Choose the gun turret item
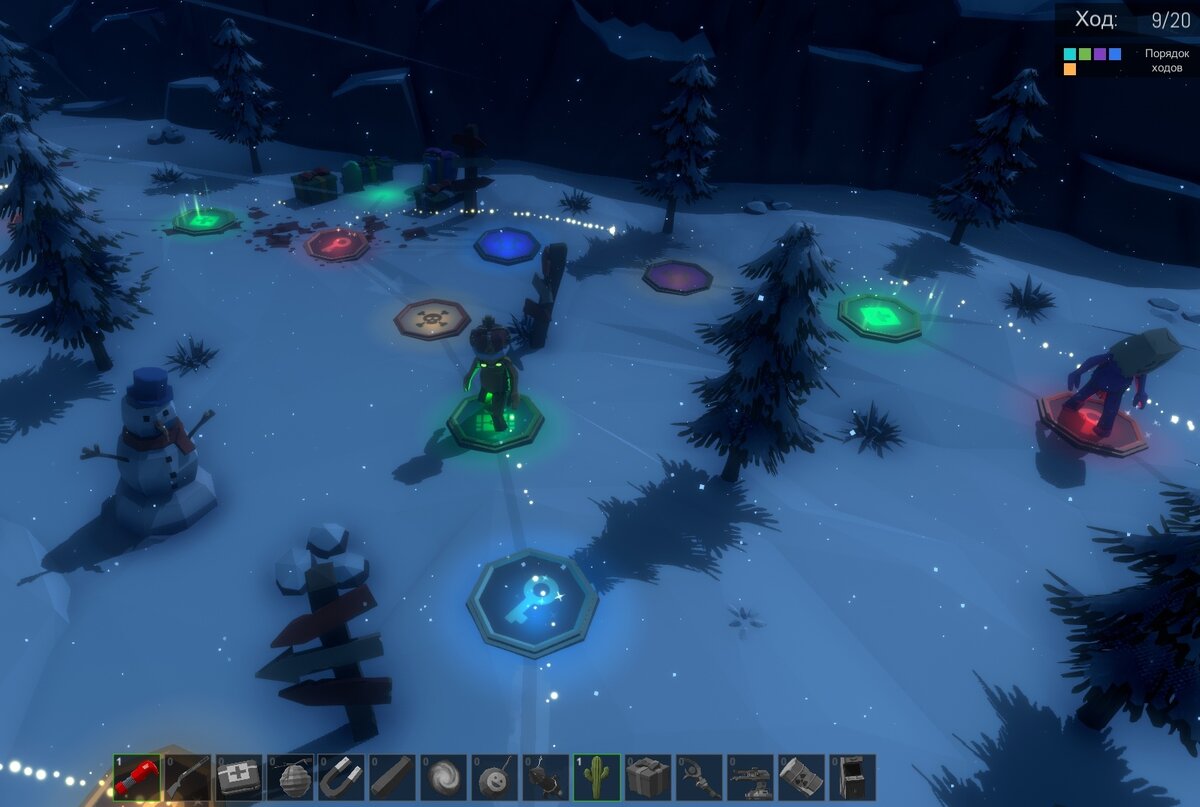 click(x=750, y=777)
